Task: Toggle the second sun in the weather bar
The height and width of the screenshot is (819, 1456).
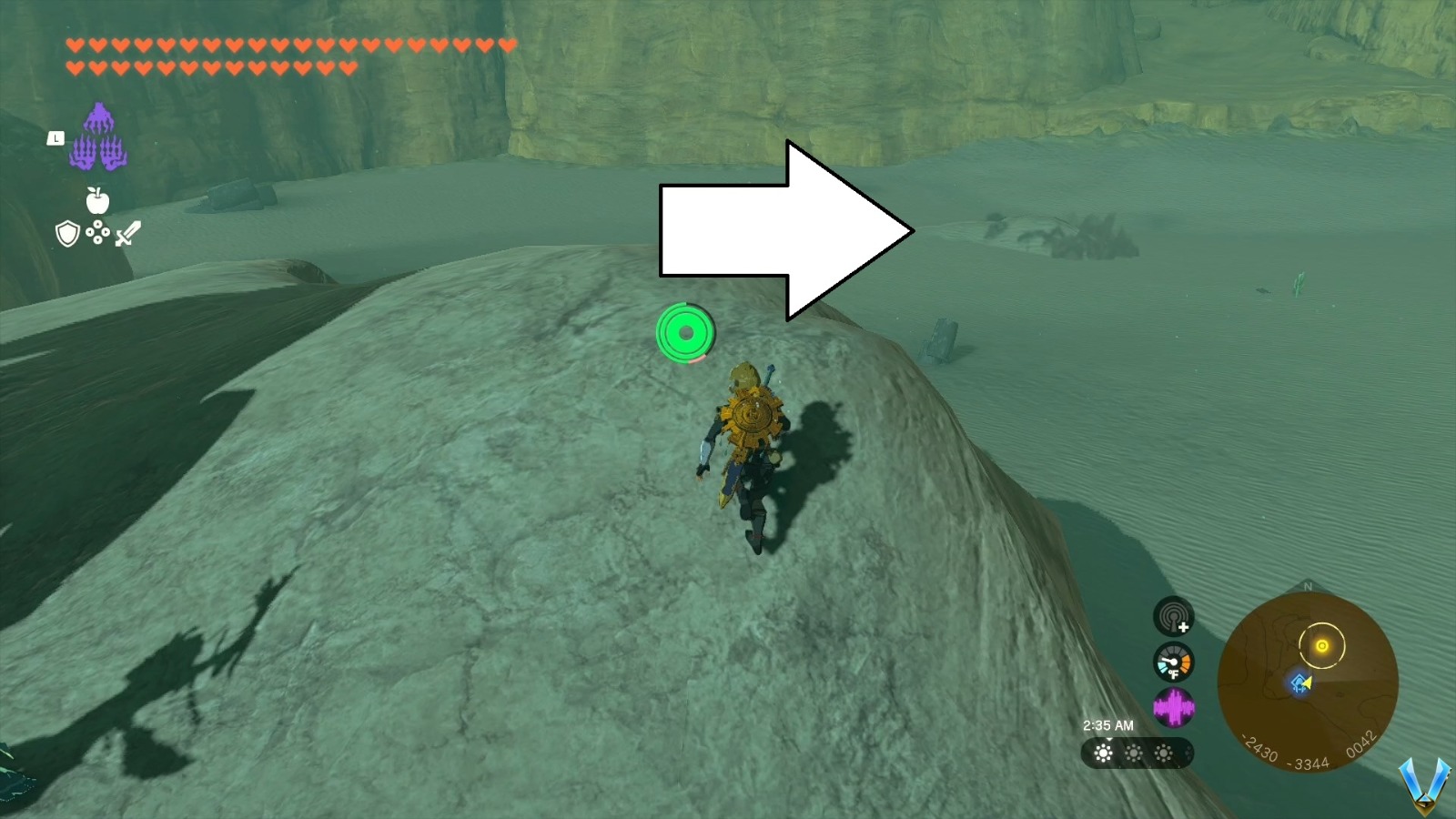Action: click(1133, 753)
